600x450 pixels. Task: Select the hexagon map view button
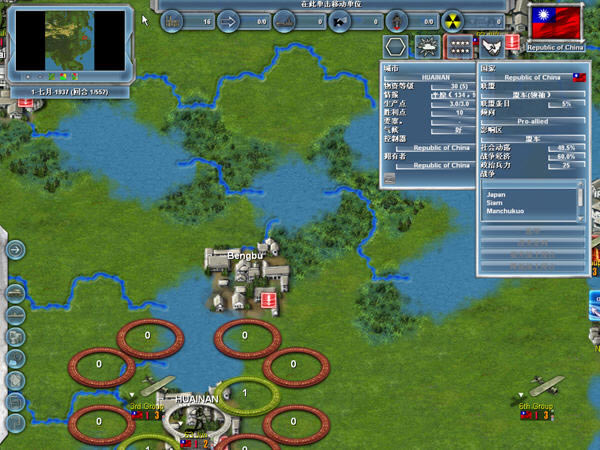click(x=397, y=46)
